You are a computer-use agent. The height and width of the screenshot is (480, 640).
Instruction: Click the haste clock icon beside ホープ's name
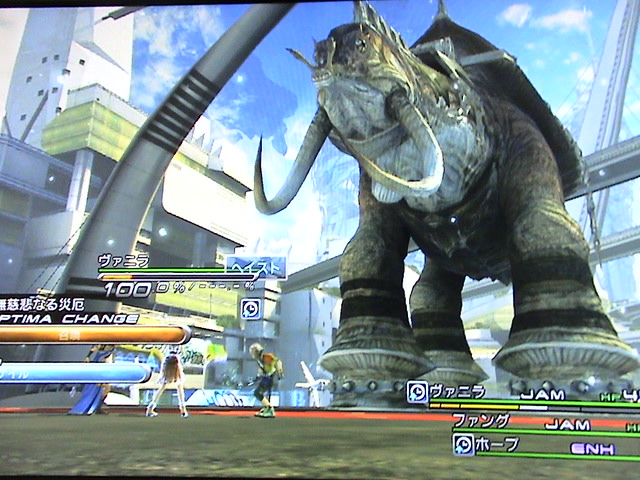(463, 443)
